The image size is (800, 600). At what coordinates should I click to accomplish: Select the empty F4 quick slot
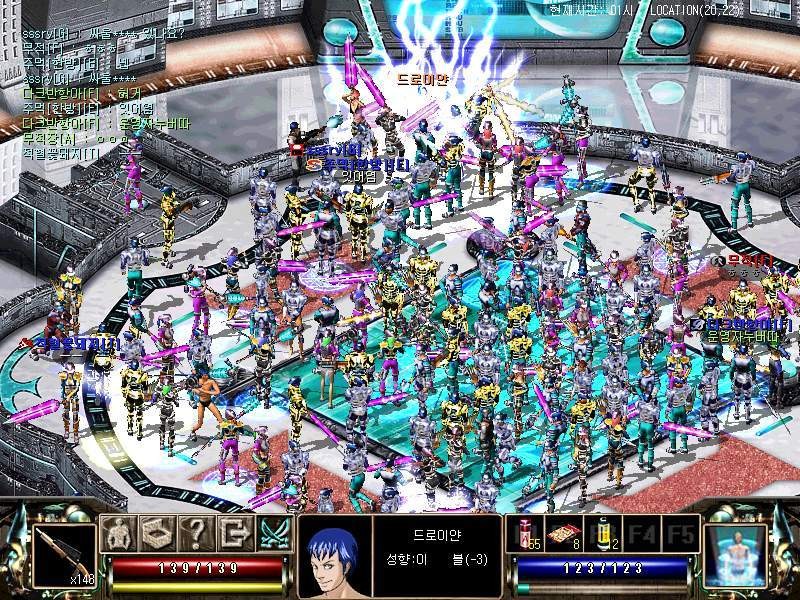click(642, 532)
